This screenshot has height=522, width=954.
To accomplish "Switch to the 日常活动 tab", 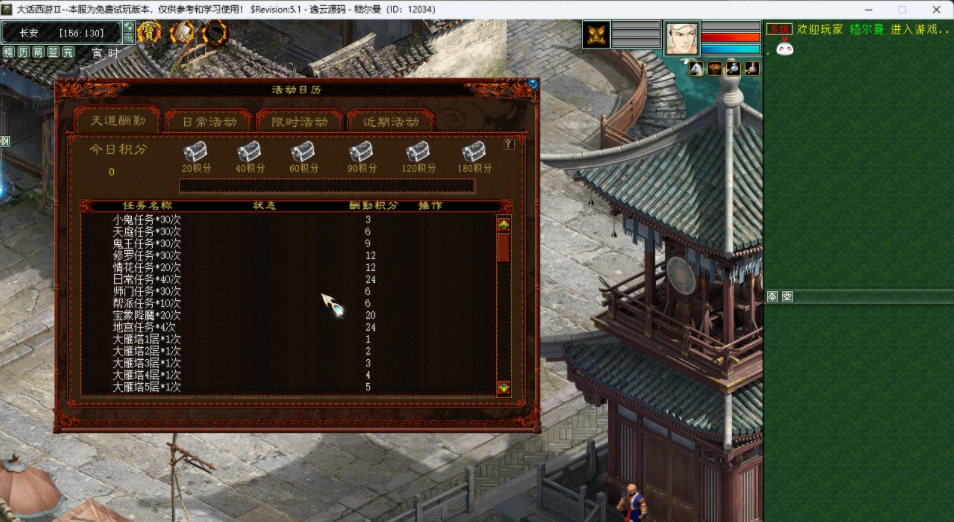I will point(209,121).
